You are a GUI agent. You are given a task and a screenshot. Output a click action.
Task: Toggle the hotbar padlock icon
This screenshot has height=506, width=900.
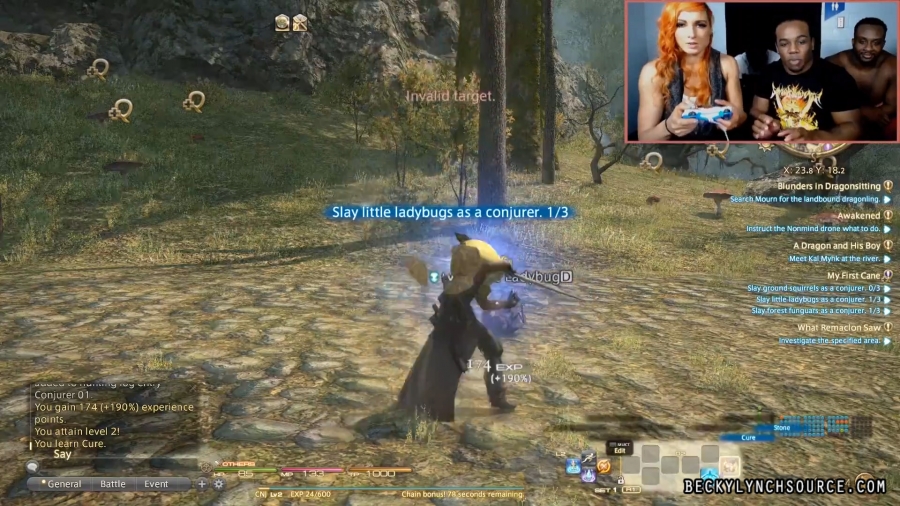click(x=619, y=481)
